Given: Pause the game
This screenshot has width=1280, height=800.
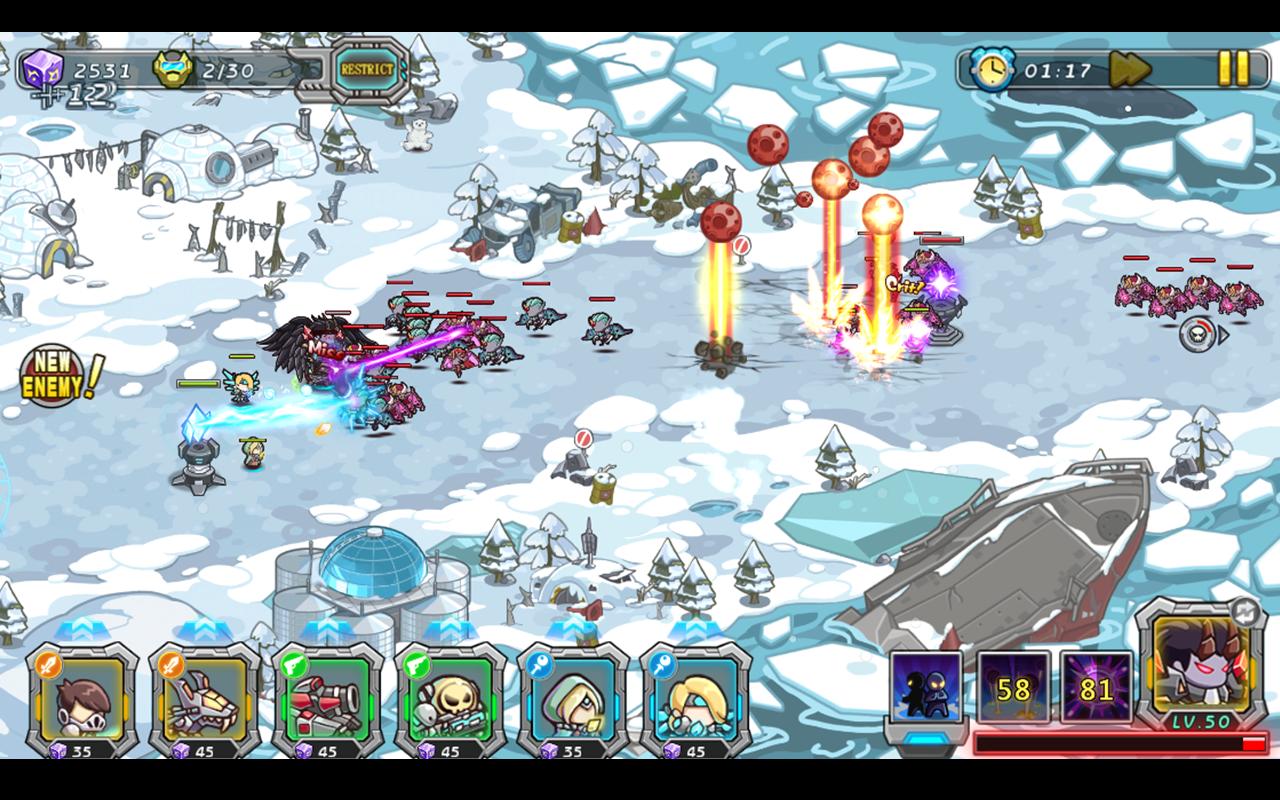Looking at the screenshot, I should [x=1231, y=66].
